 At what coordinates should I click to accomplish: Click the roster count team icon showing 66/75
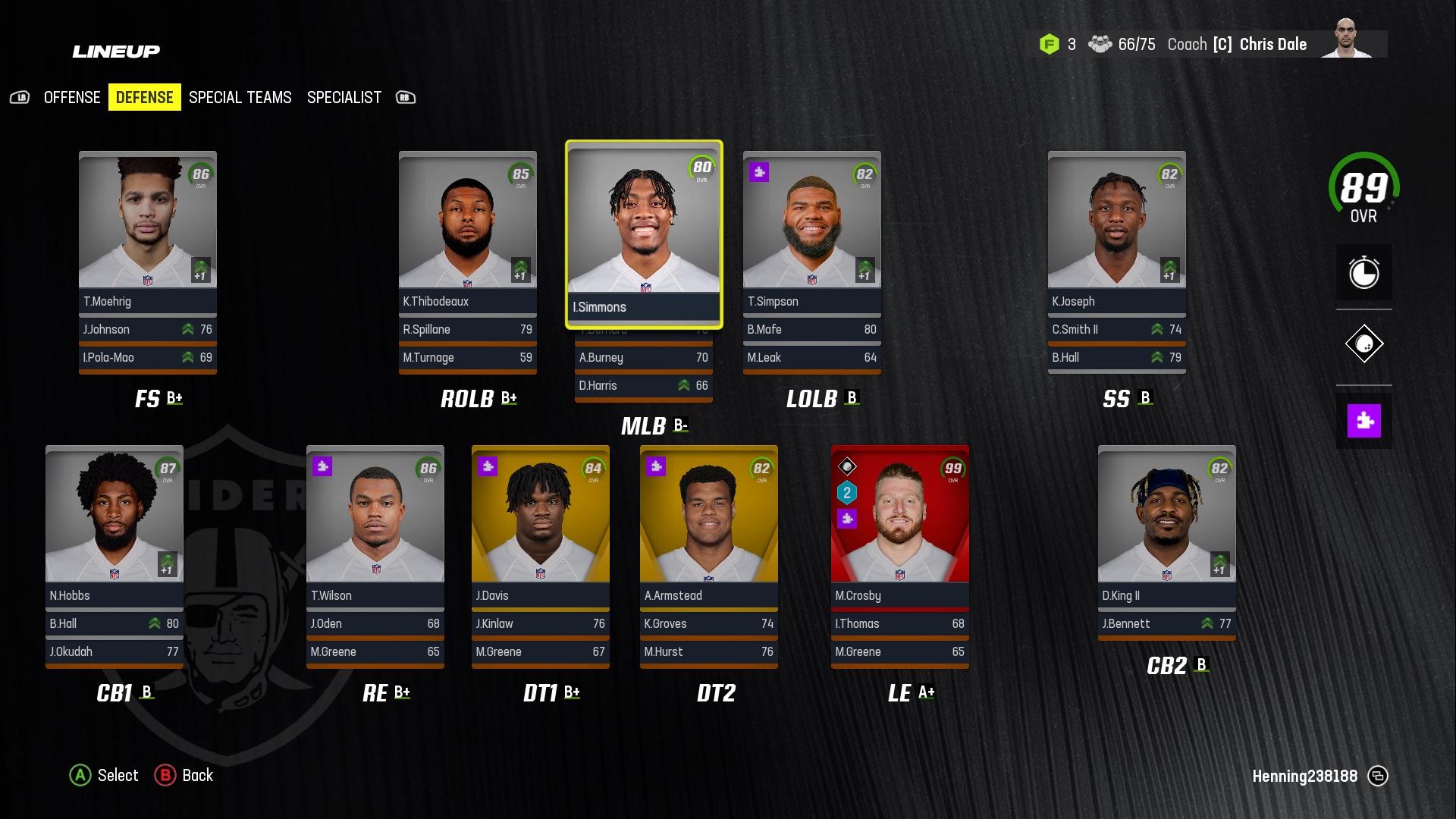click(1101, 44)
